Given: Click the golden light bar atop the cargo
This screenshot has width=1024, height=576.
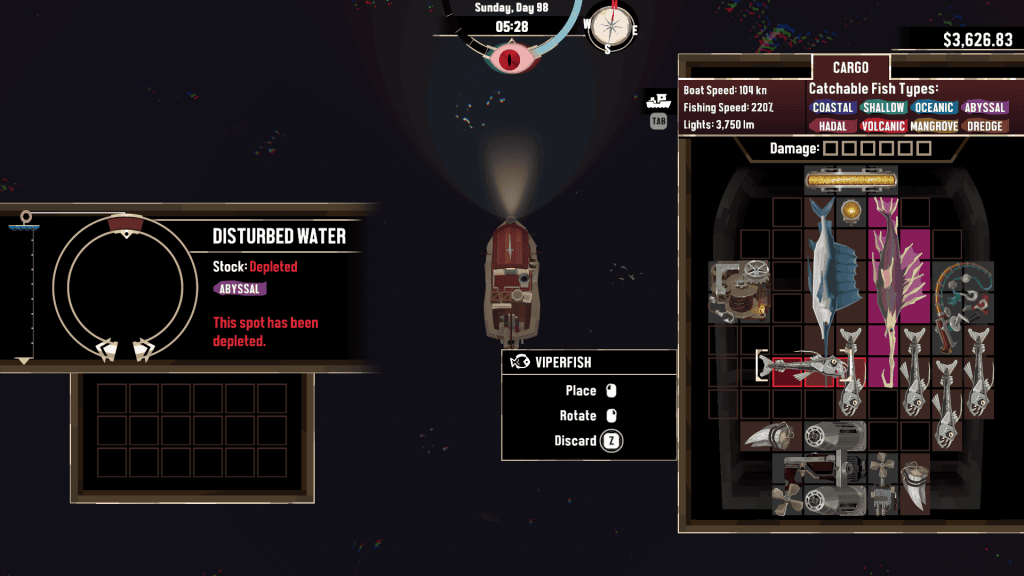Looking at the screenshot, I should [851, 181].
